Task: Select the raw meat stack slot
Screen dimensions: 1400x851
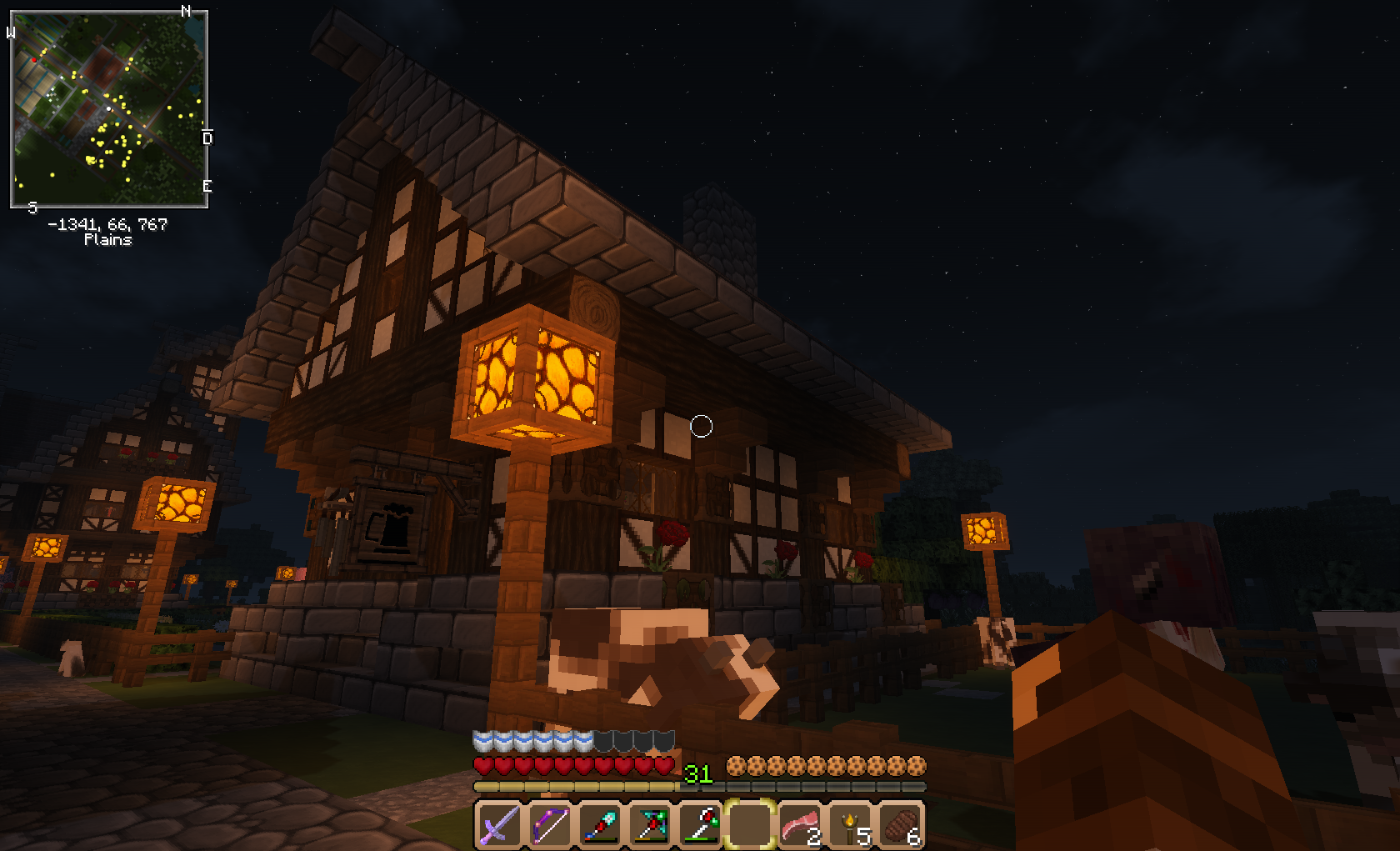Action: point(800,825)
